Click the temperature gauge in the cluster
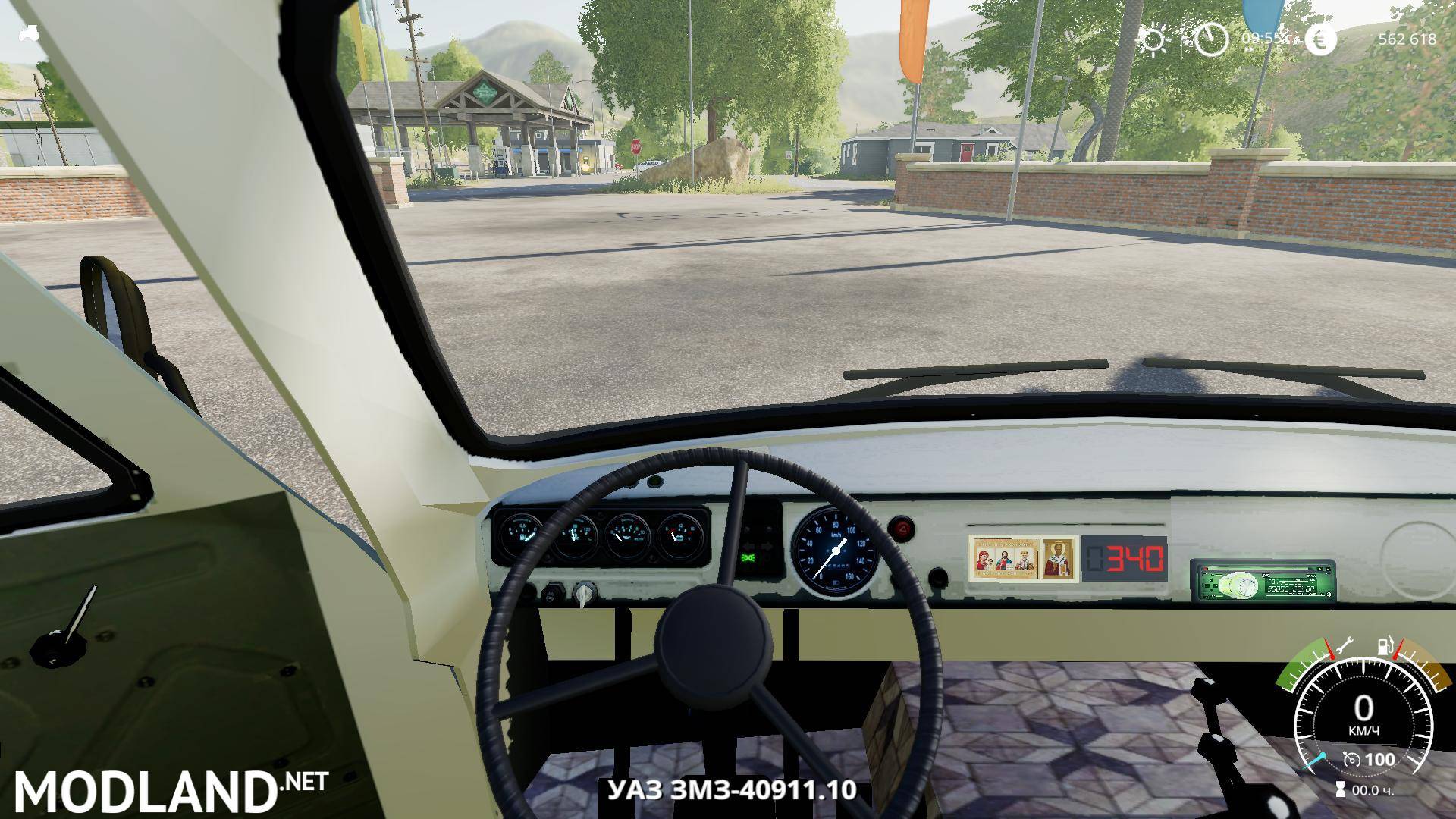 coord(575,533)
